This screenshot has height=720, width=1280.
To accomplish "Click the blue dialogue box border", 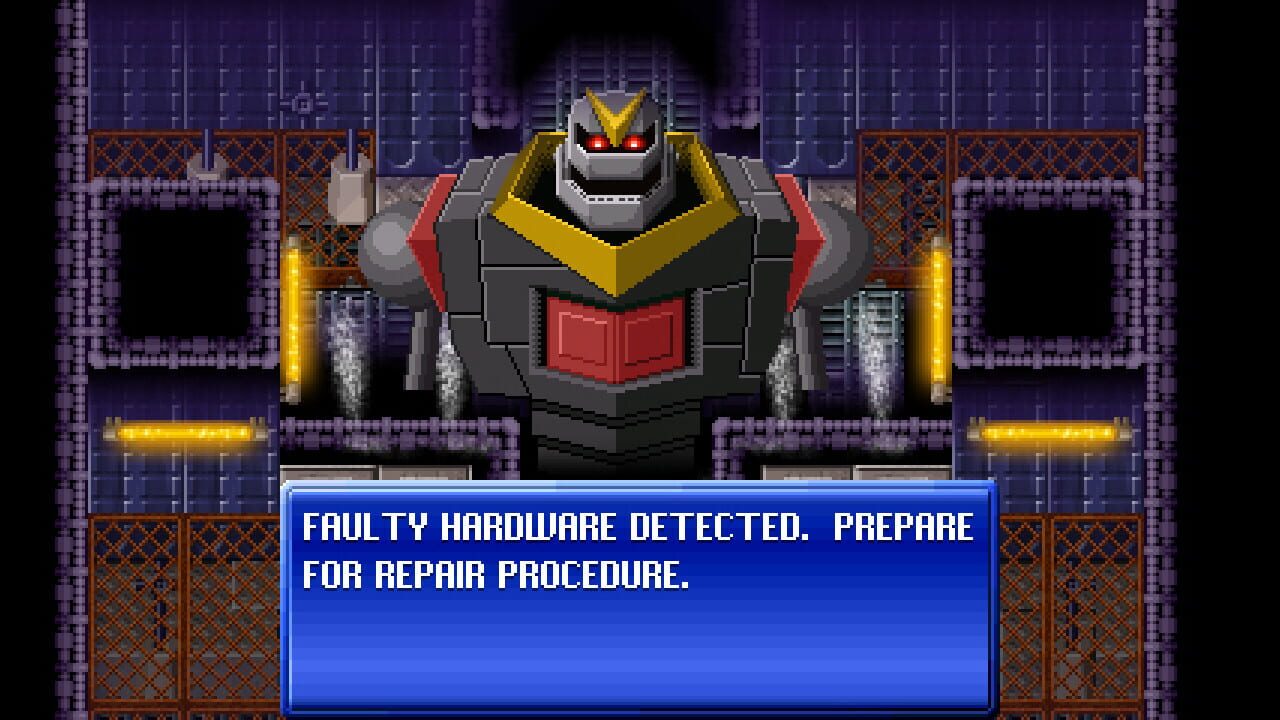I will tap(638, 489).
